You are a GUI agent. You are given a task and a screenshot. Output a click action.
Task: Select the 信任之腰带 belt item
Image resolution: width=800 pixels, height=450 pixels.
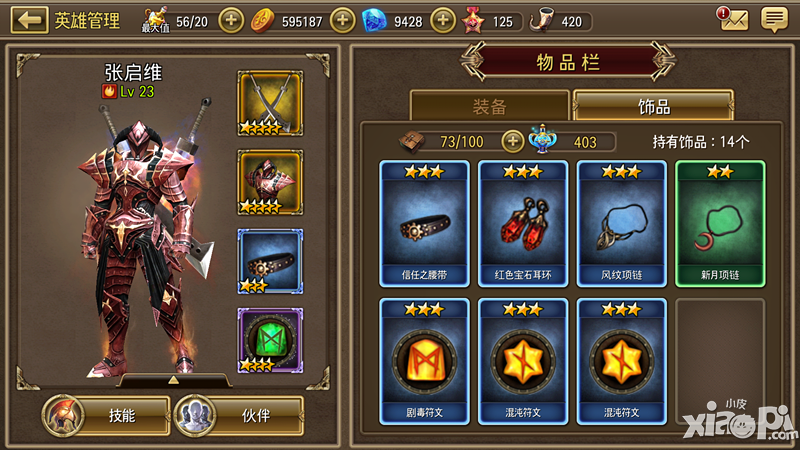pos(424,224)
